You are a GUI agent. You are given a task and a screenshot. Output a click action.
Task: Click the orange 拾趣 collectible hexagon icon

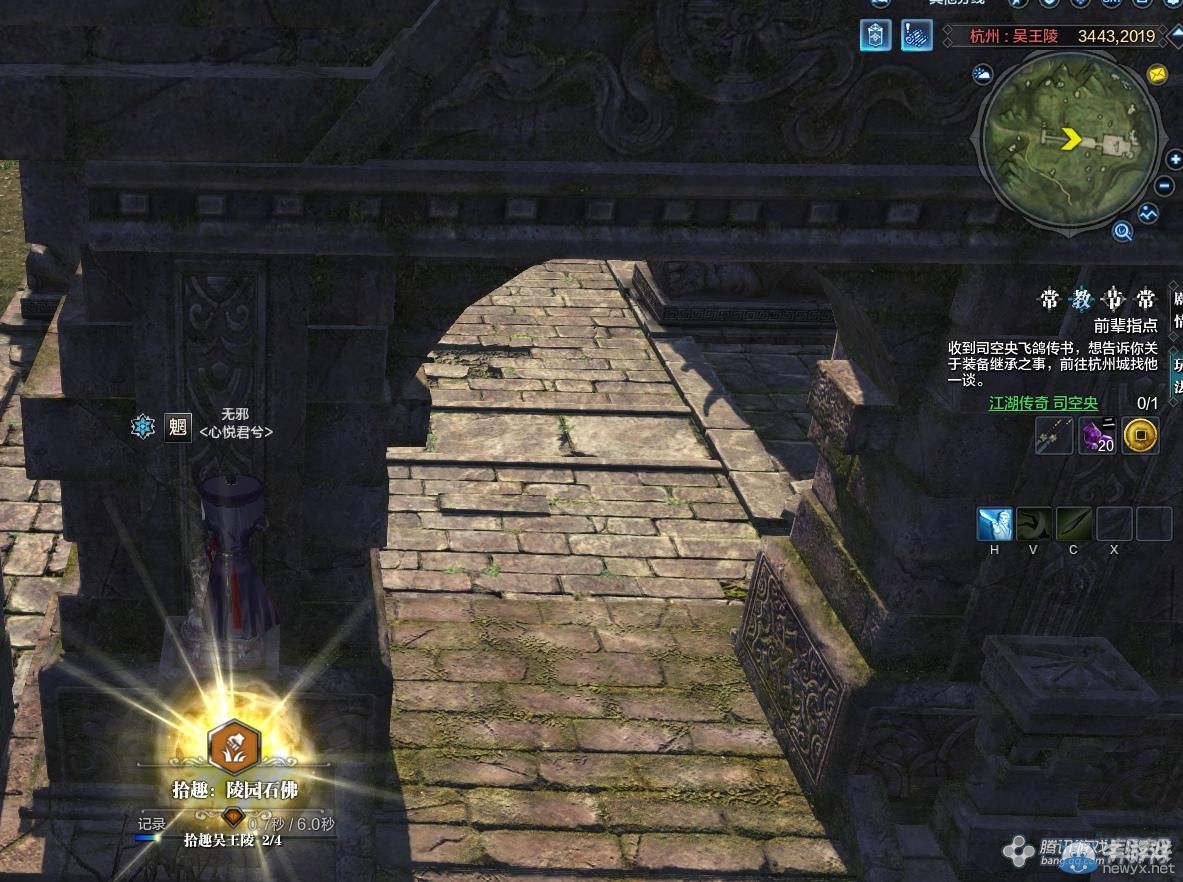234,746
